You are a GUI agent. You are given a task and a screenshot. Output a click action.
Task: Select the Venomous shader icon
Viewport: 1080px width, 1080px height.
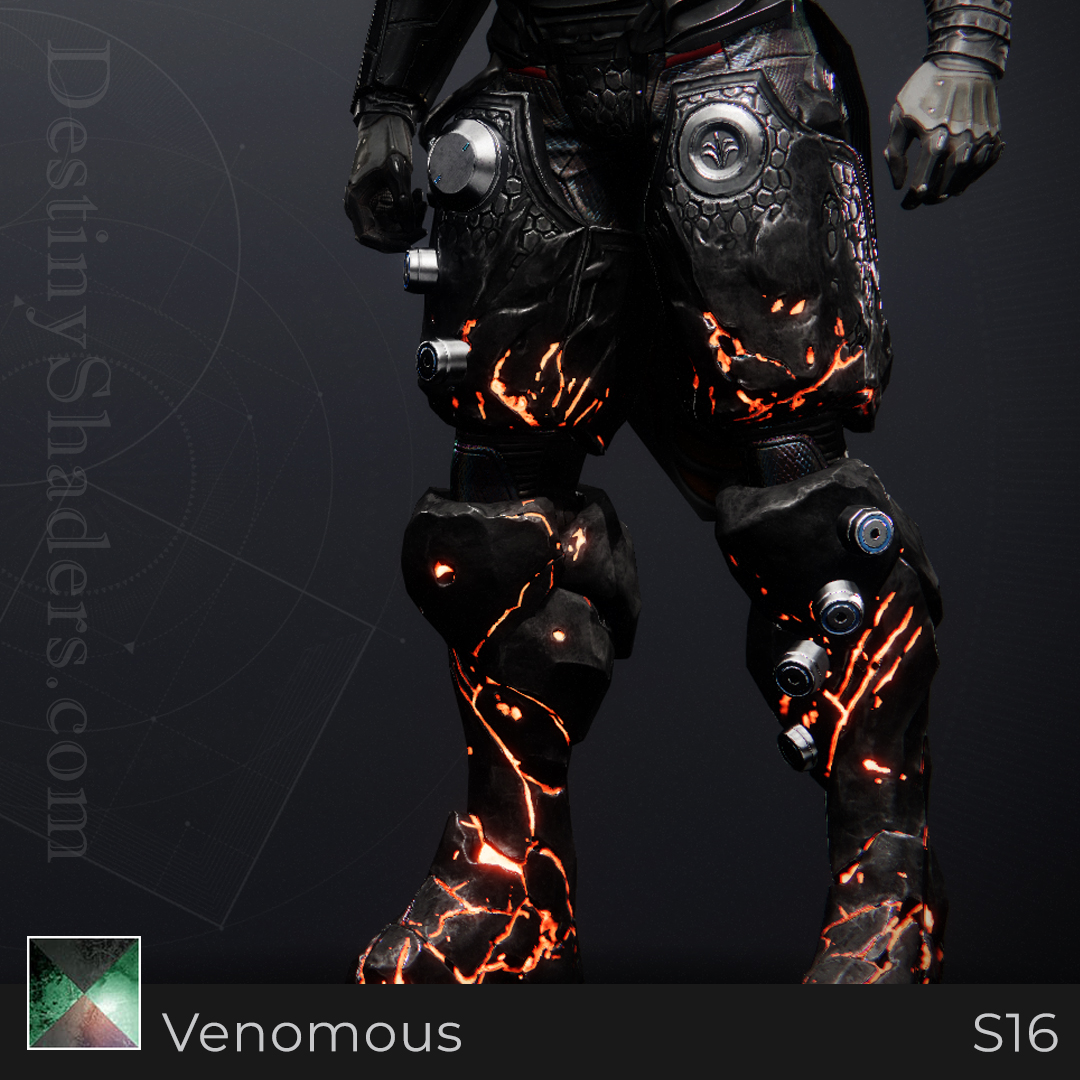pos(84,993)
